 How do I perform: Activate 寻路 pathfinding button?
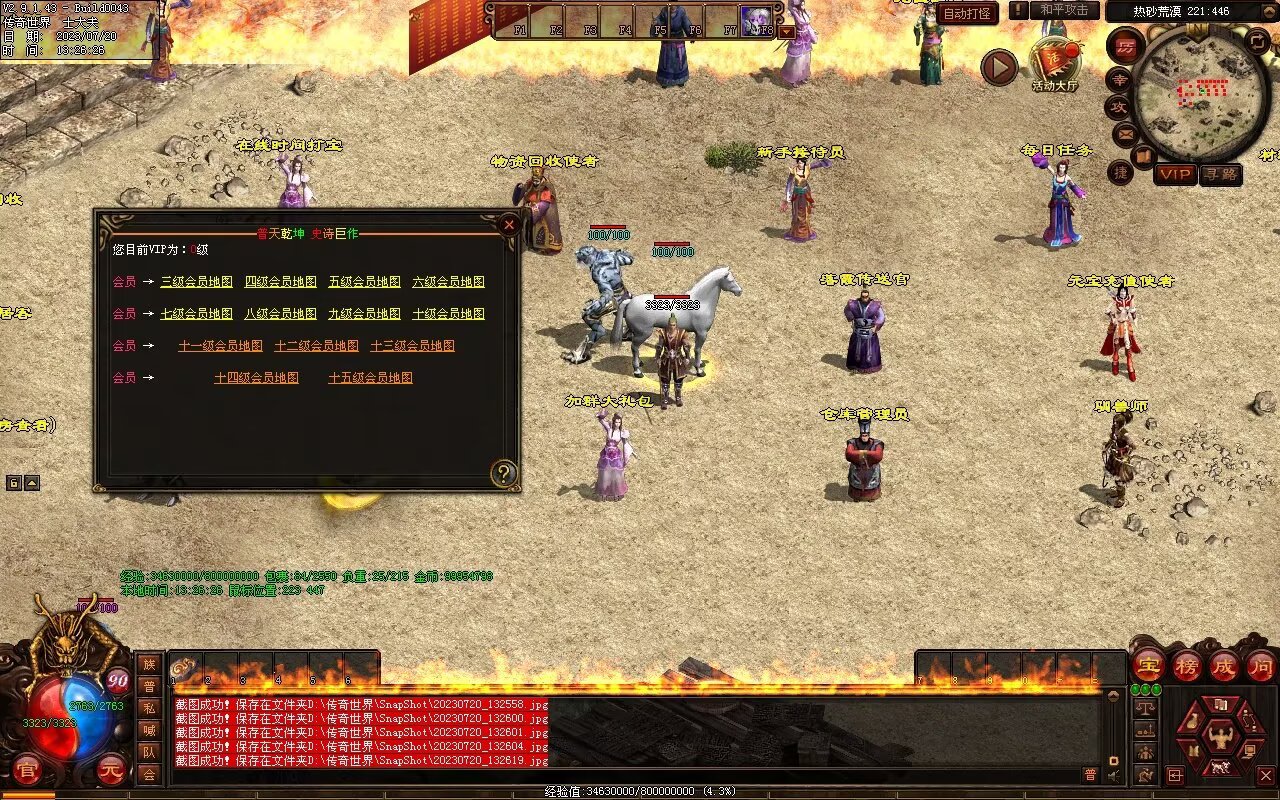1220,174
